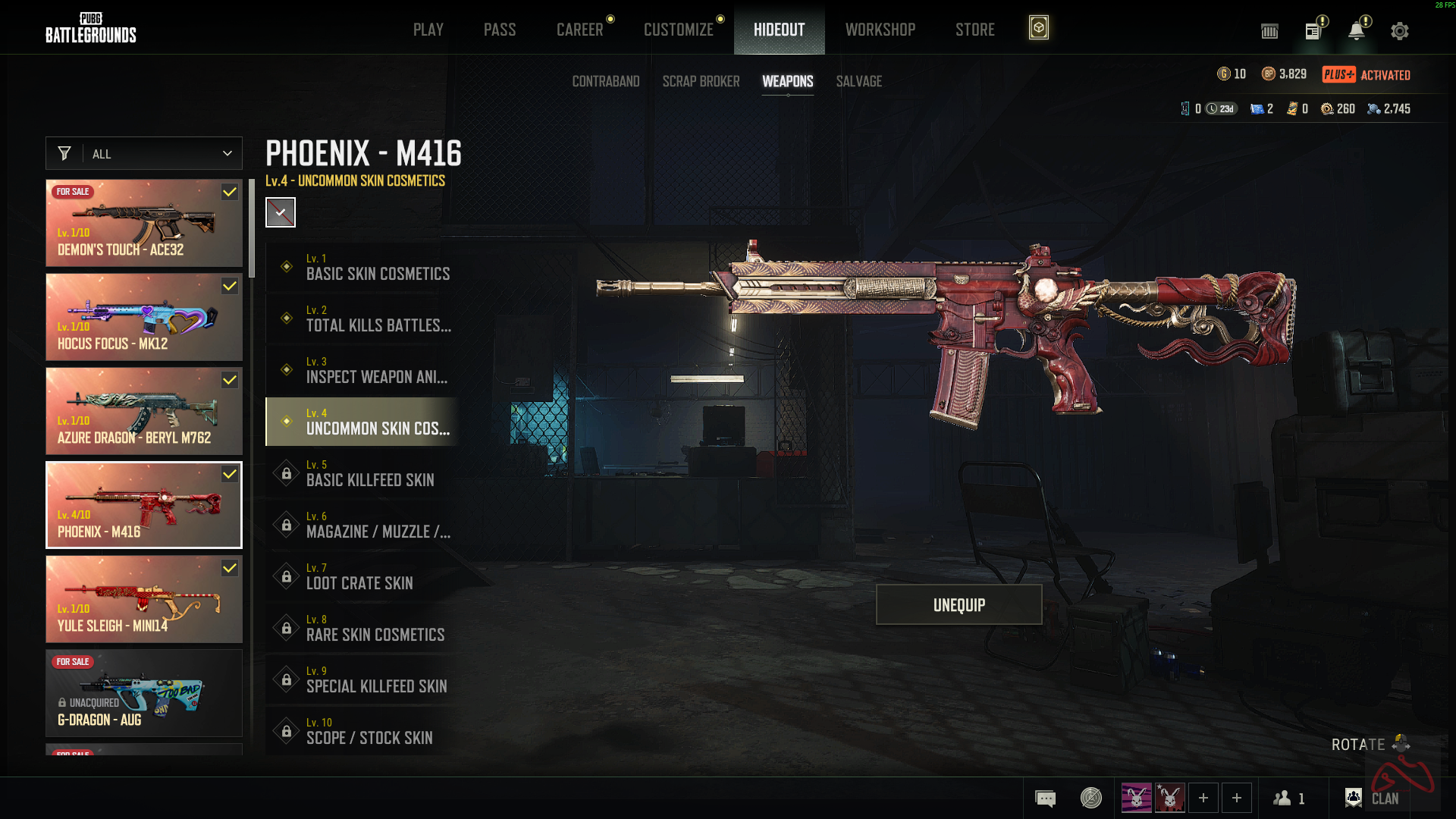The height and width of the screenshot is (819, 1456).
Task: Go to the STORE tab
Action: point(974,30)
